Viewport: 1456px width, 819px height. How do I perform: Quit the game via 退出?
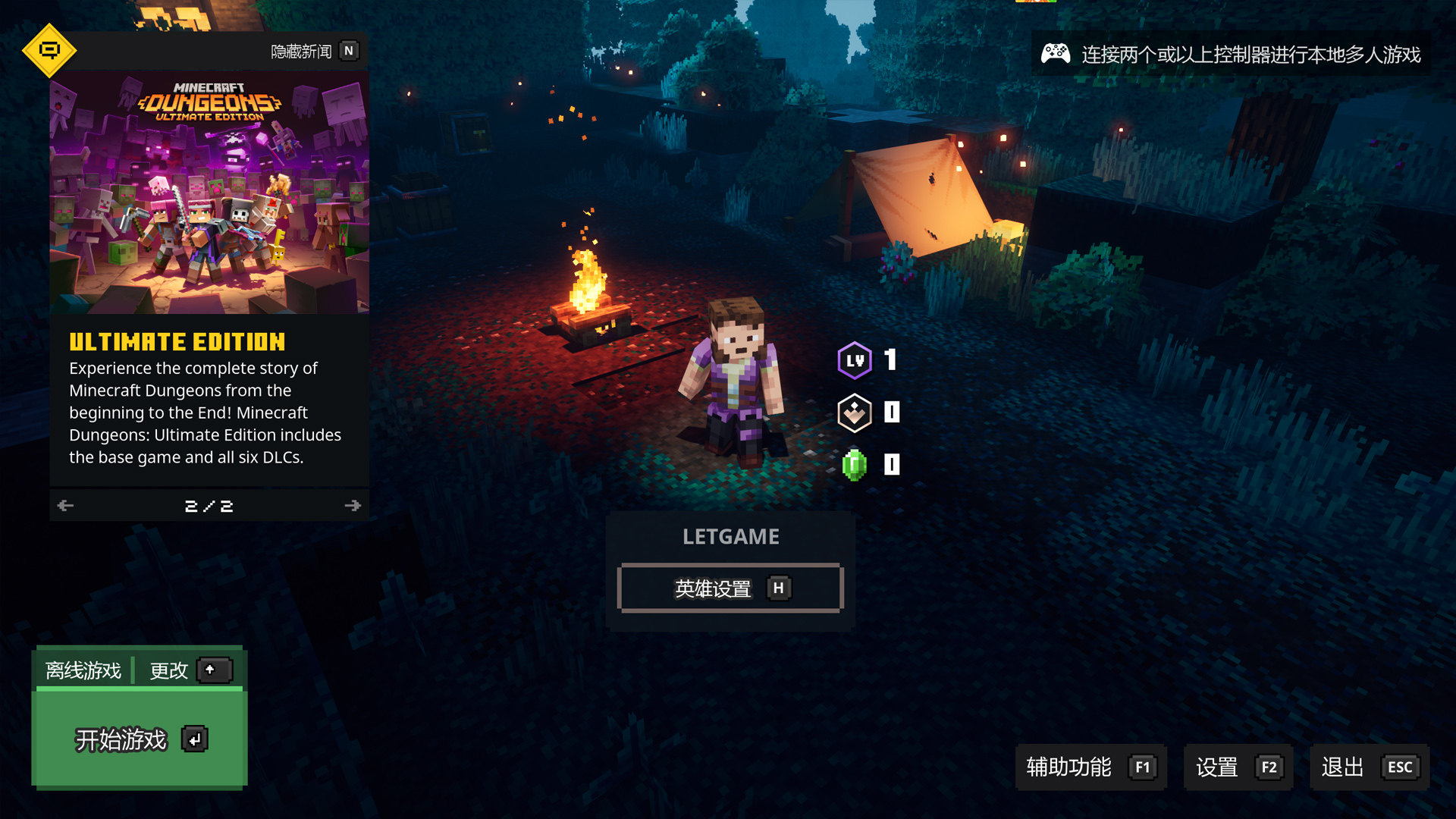coord(1369,767)
